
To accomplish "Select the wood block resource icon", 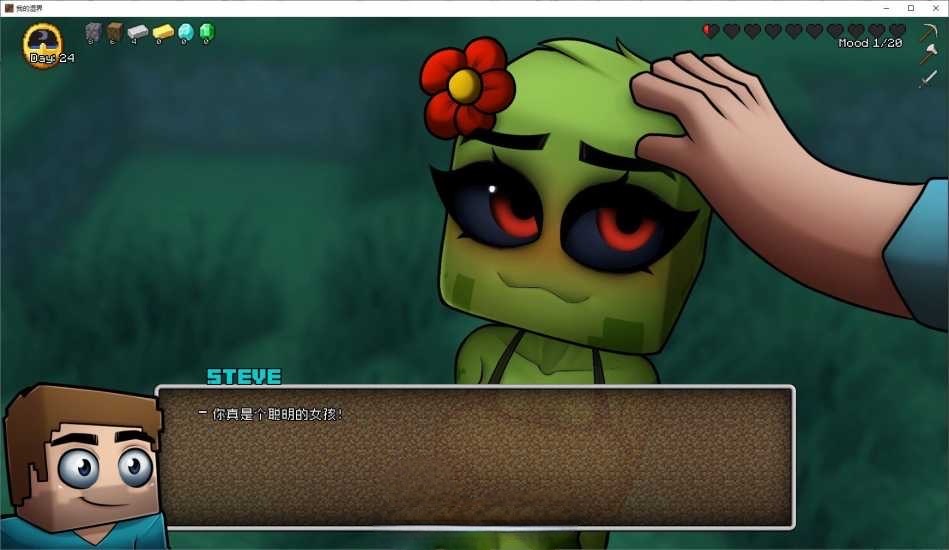I will (114, 32).
